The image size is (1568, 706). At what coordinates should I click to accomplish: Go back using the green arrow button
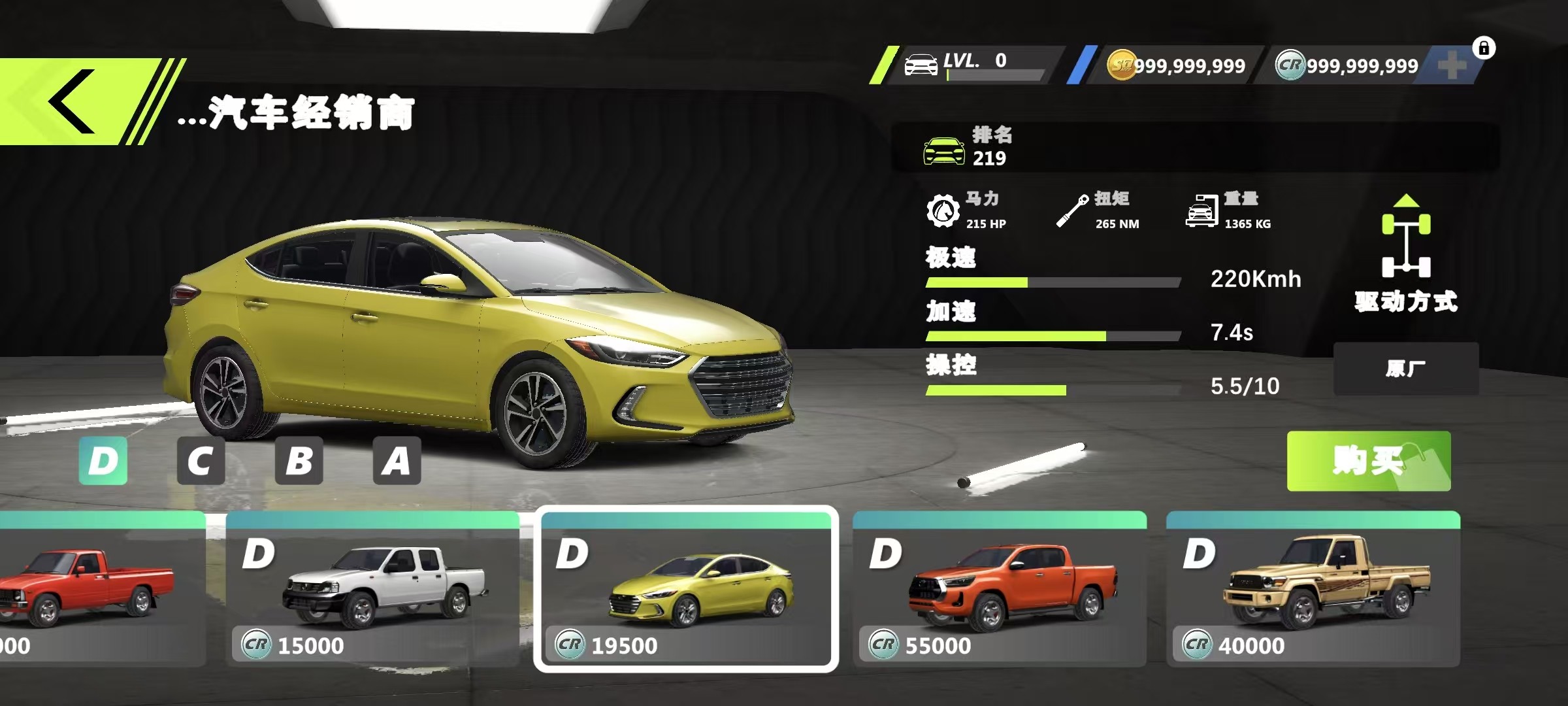(x=72, y=102)
